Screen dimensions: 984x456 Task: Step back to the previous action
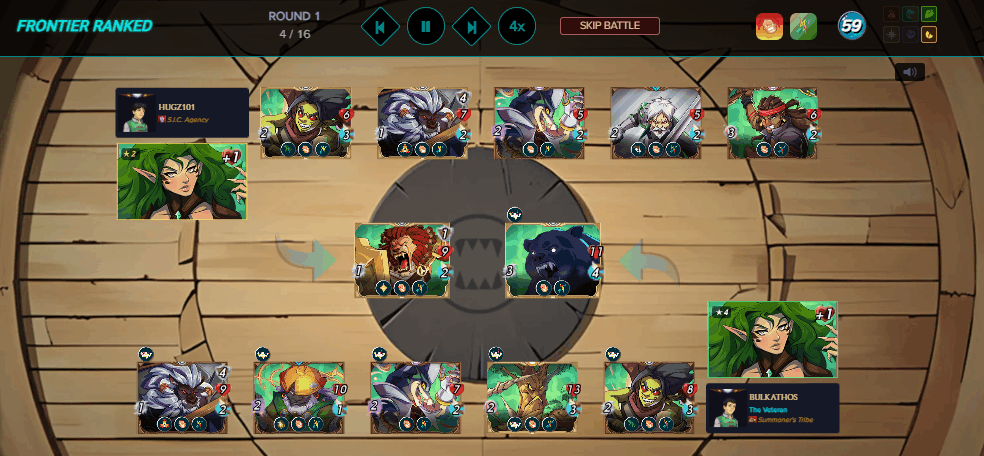pos(380,26)
